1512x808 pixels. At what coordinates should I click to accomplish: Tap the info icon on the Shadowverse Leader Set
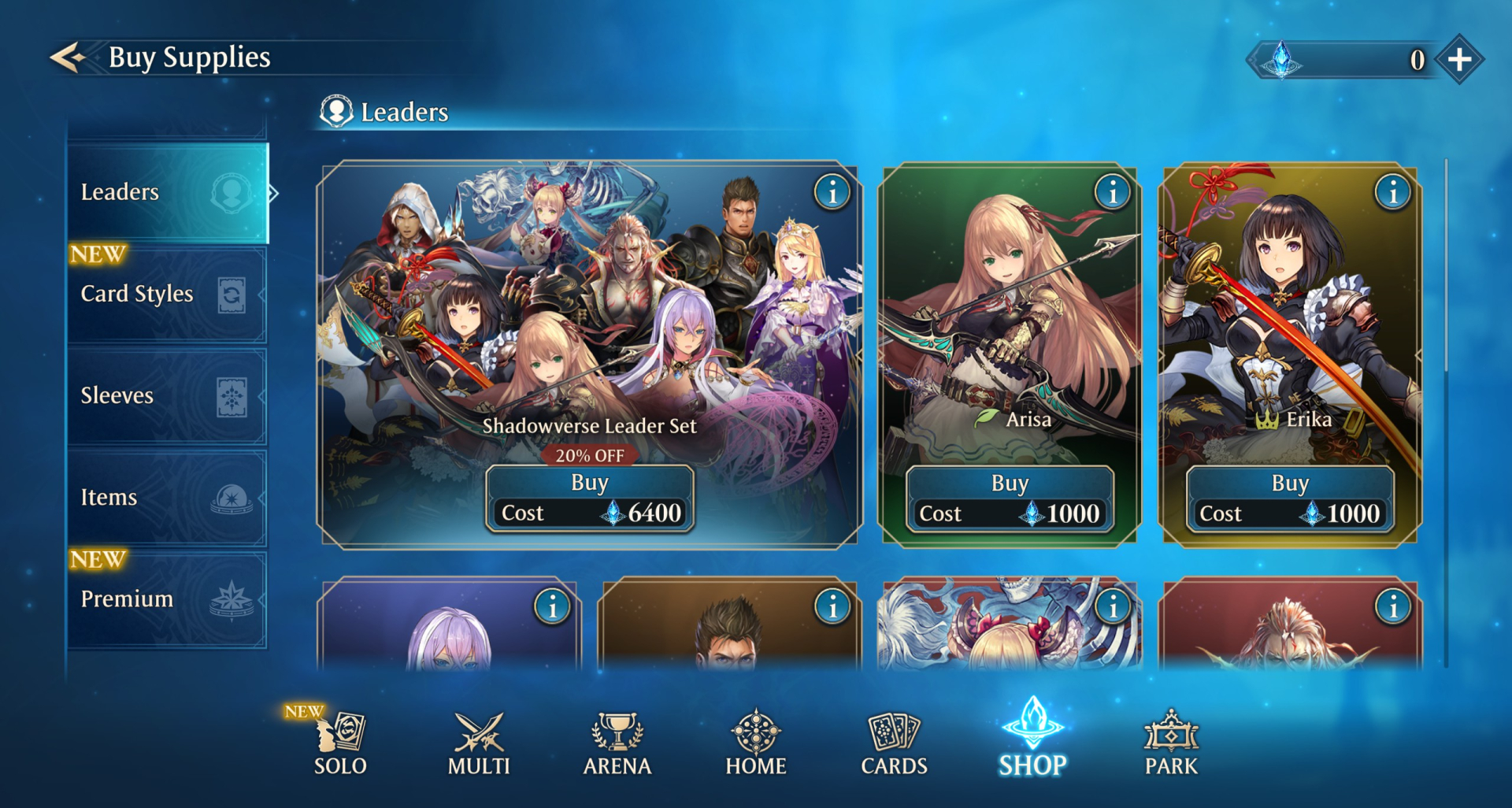tap(833, 193)
